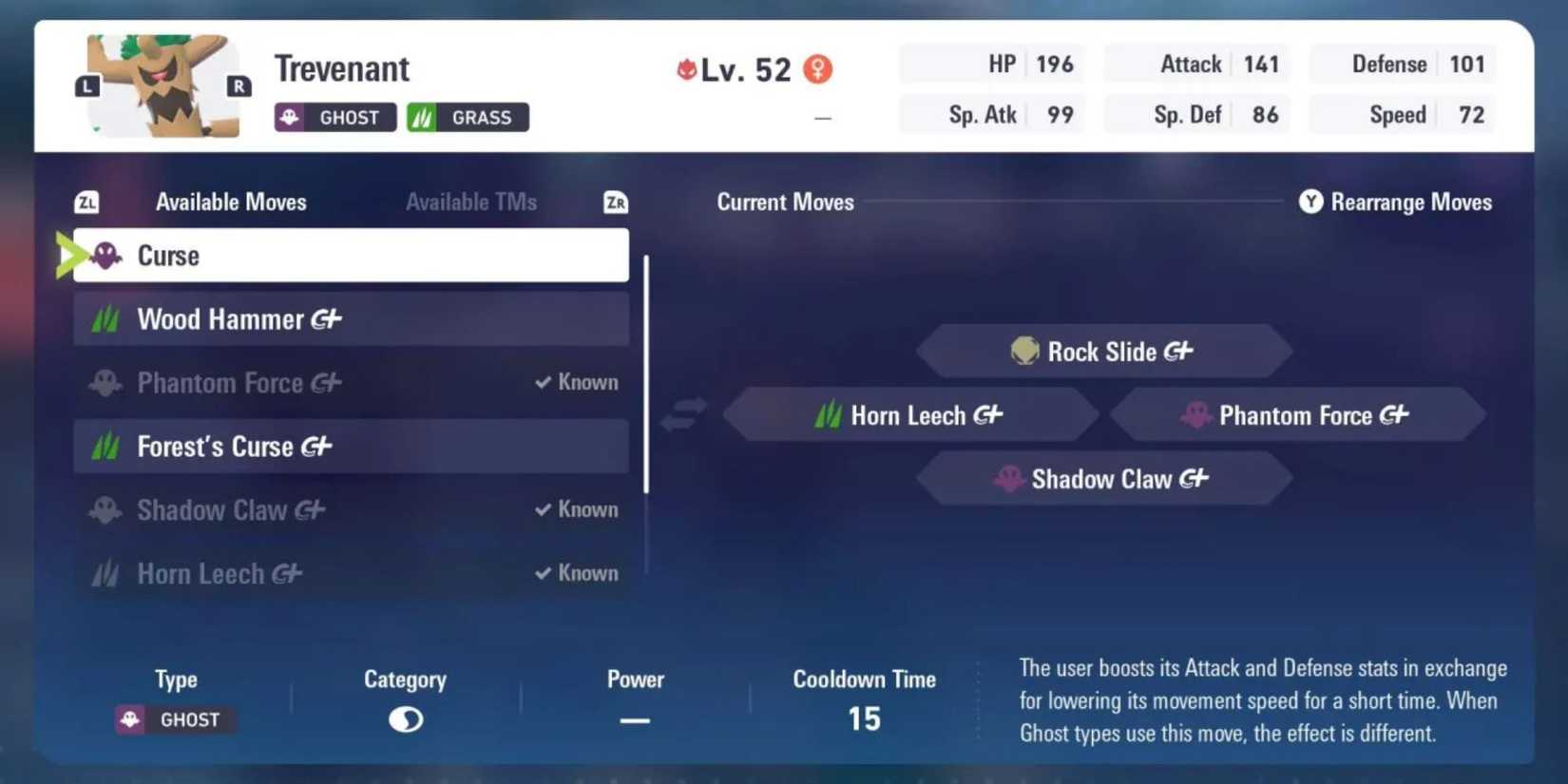Select the grass icon on Horn Leech

(x=827, y=414)
